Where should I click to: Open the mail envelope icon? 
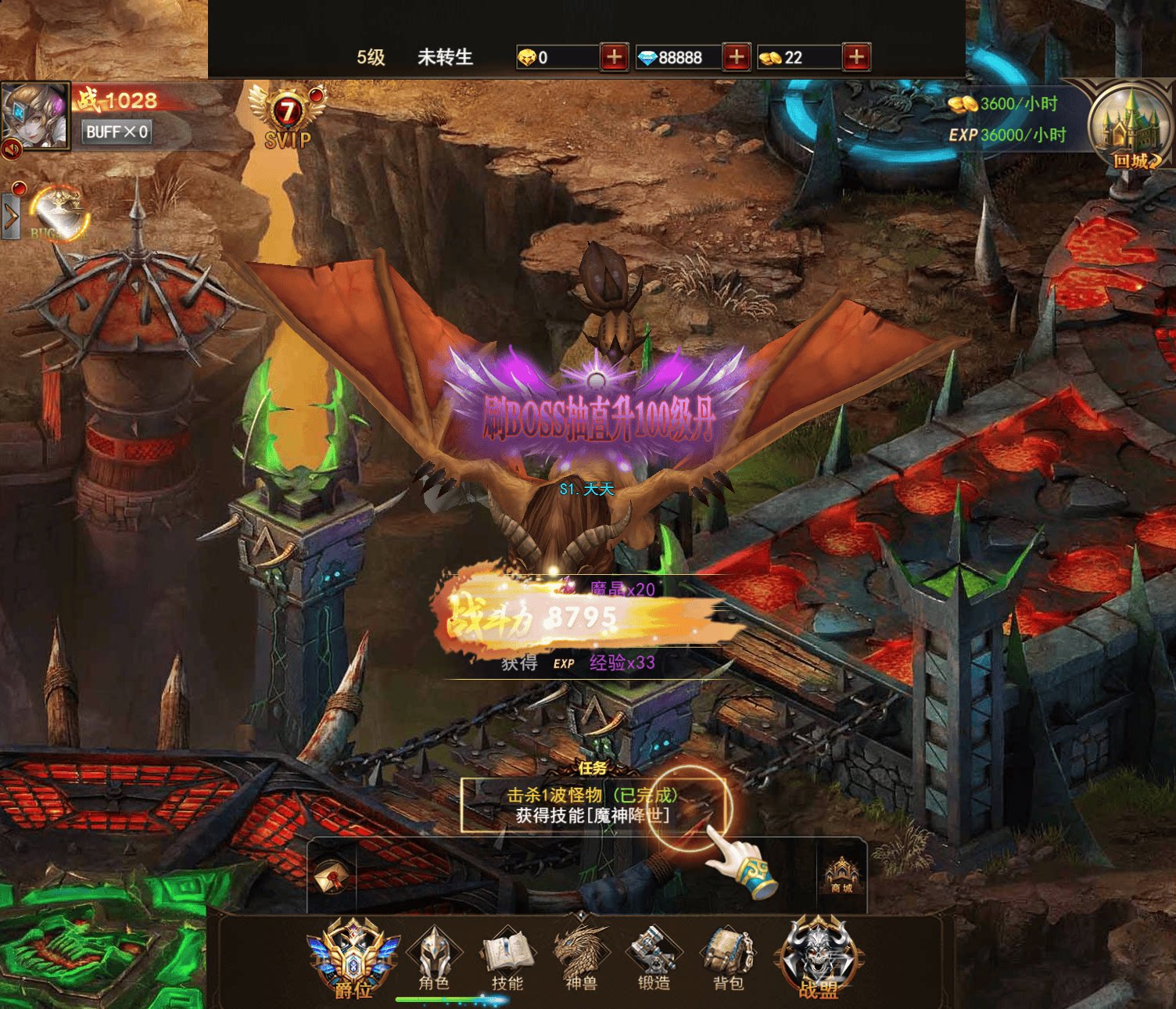coord(332,878)
